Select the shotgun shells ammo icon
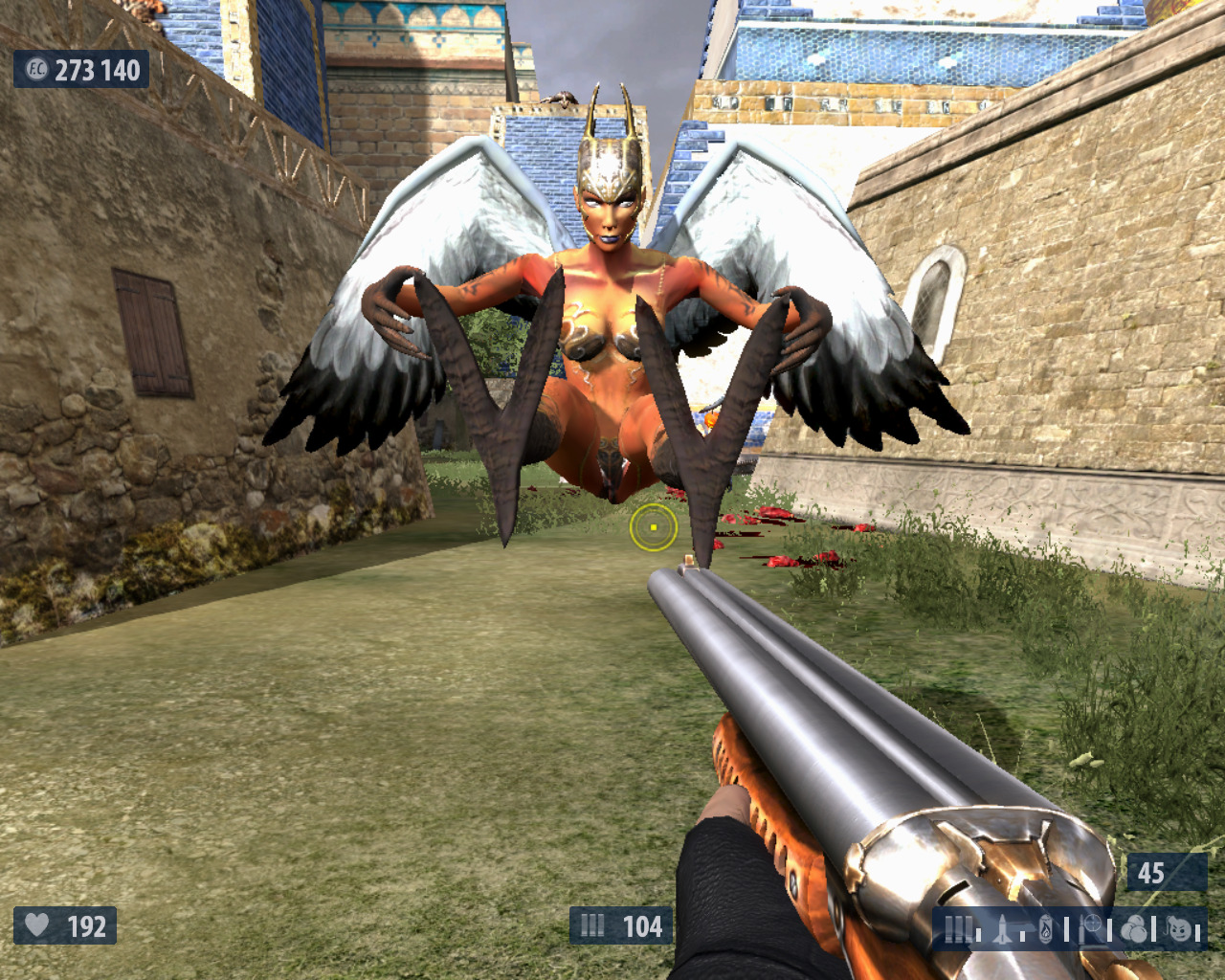Screen dimensions: 1225x980 tap(957, 928)
